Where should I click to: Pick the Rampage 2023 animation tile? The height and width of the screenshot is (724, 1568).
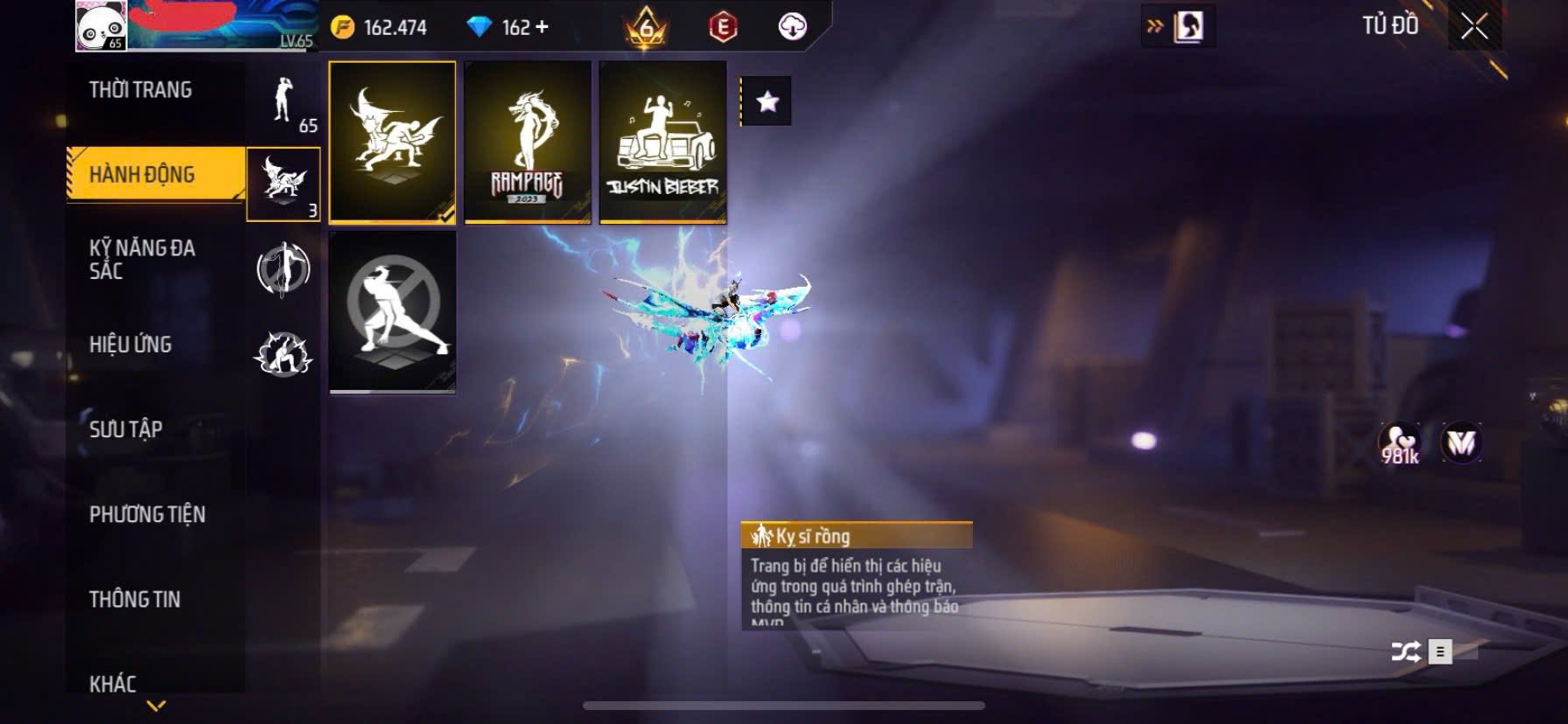[528, 142]
